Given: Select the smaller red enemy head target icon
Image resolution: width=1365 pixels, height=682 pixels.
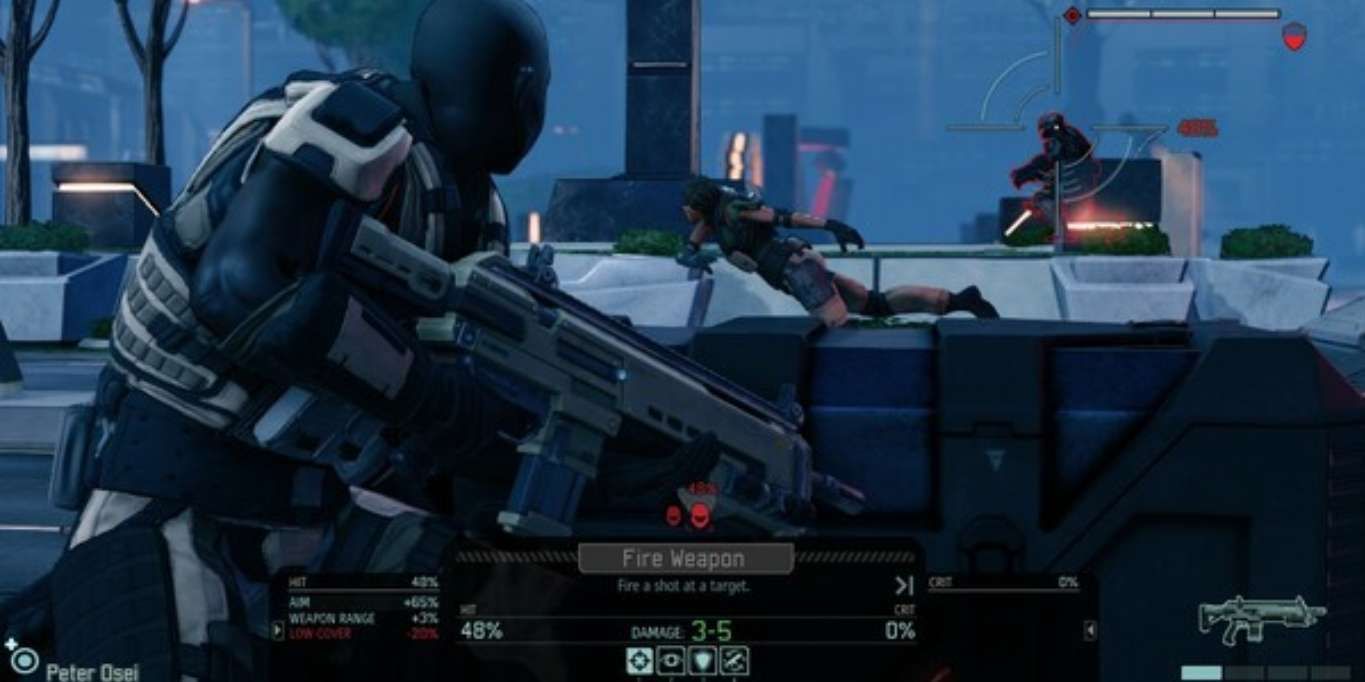Looking at the screenshot, I should click(674, 515).
